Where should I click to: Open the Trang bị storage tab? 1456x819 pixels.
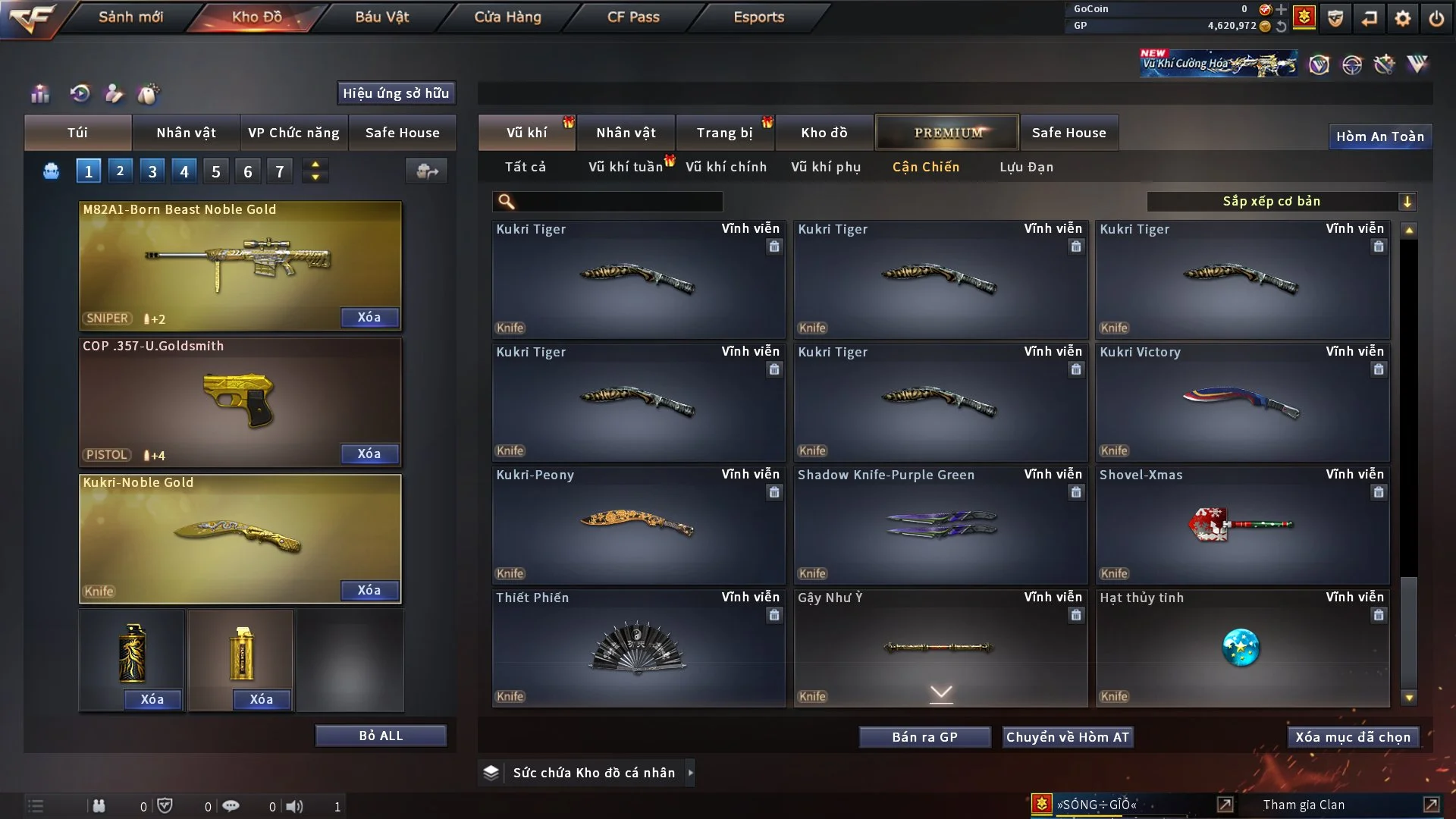[724, 133]
